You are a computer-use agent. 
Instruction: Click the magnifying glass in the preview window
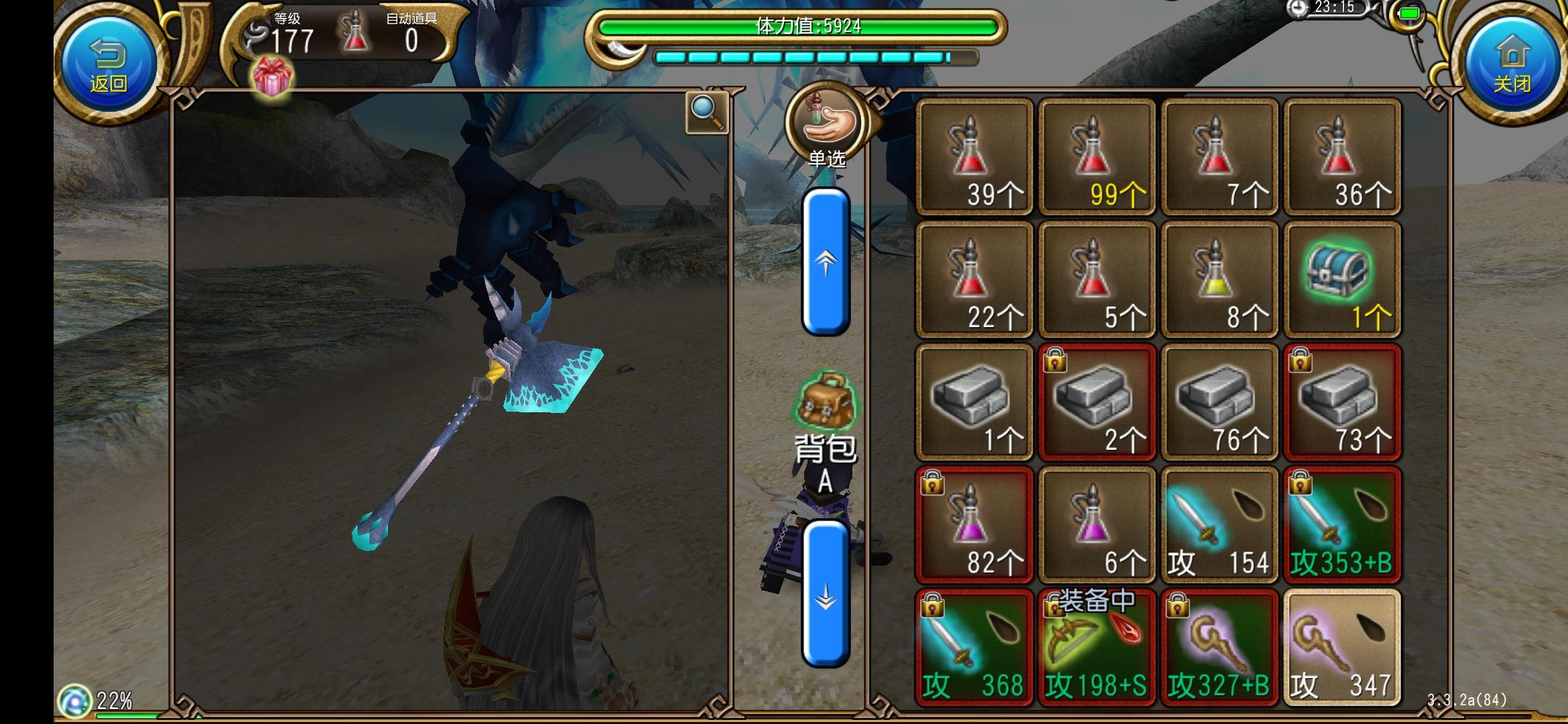(706, 113)
